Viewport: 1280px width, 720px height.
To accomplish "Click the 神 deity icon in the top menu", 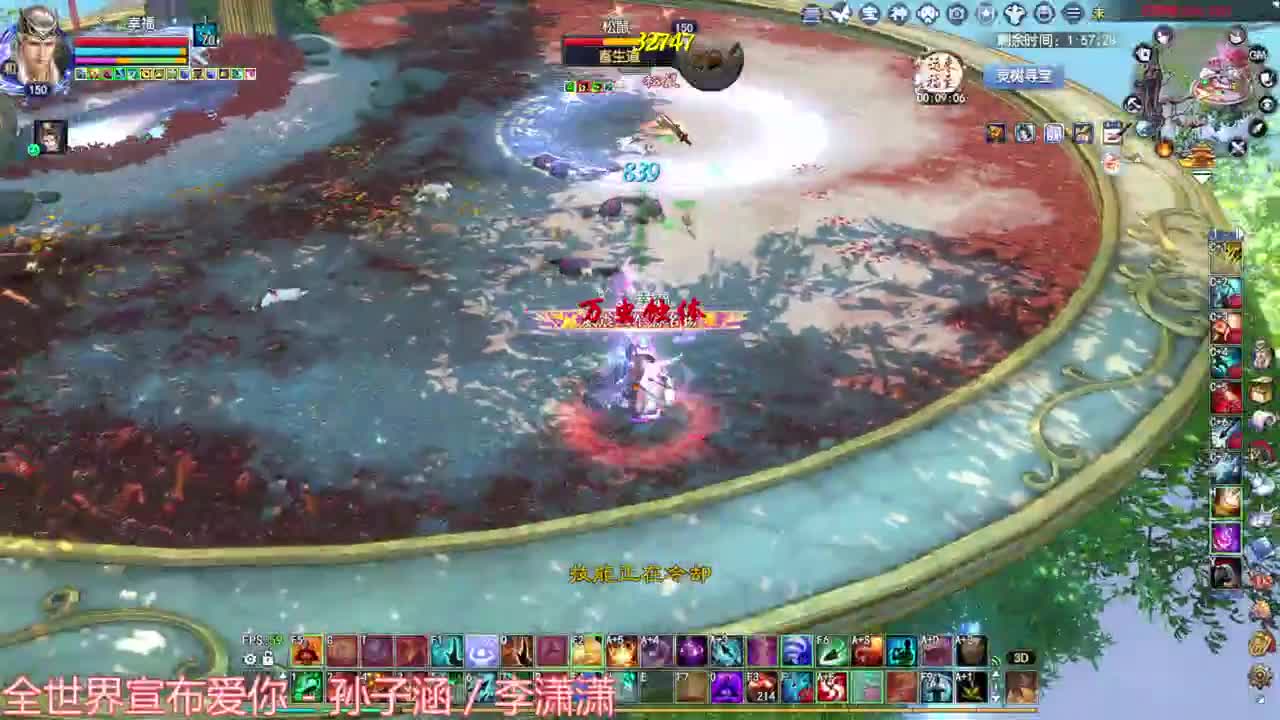I will tap(897, 13).
